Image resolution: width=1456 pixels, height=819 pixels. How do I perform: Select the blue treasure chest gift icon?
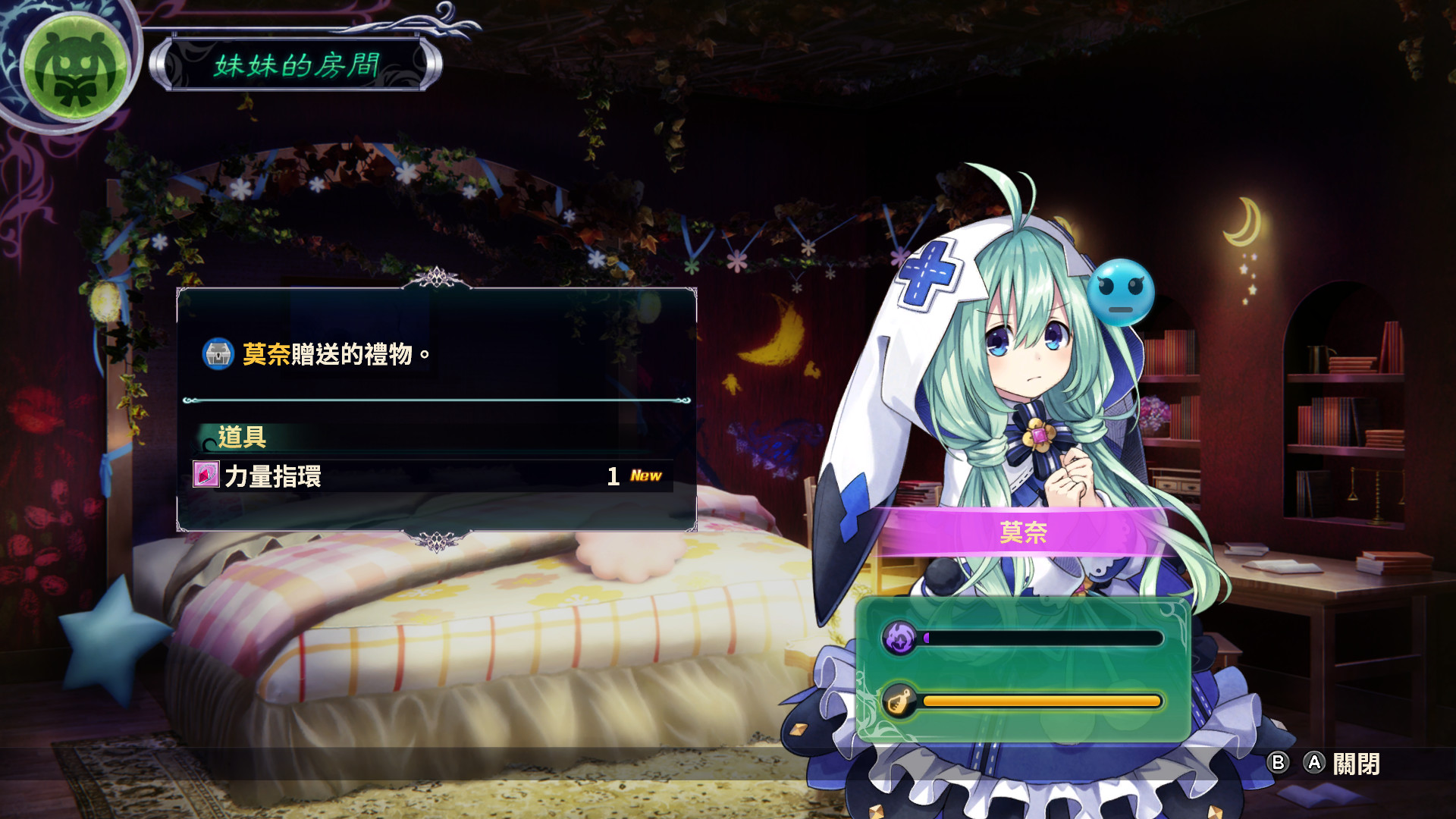pyautogui.click(x=219, y=353)
